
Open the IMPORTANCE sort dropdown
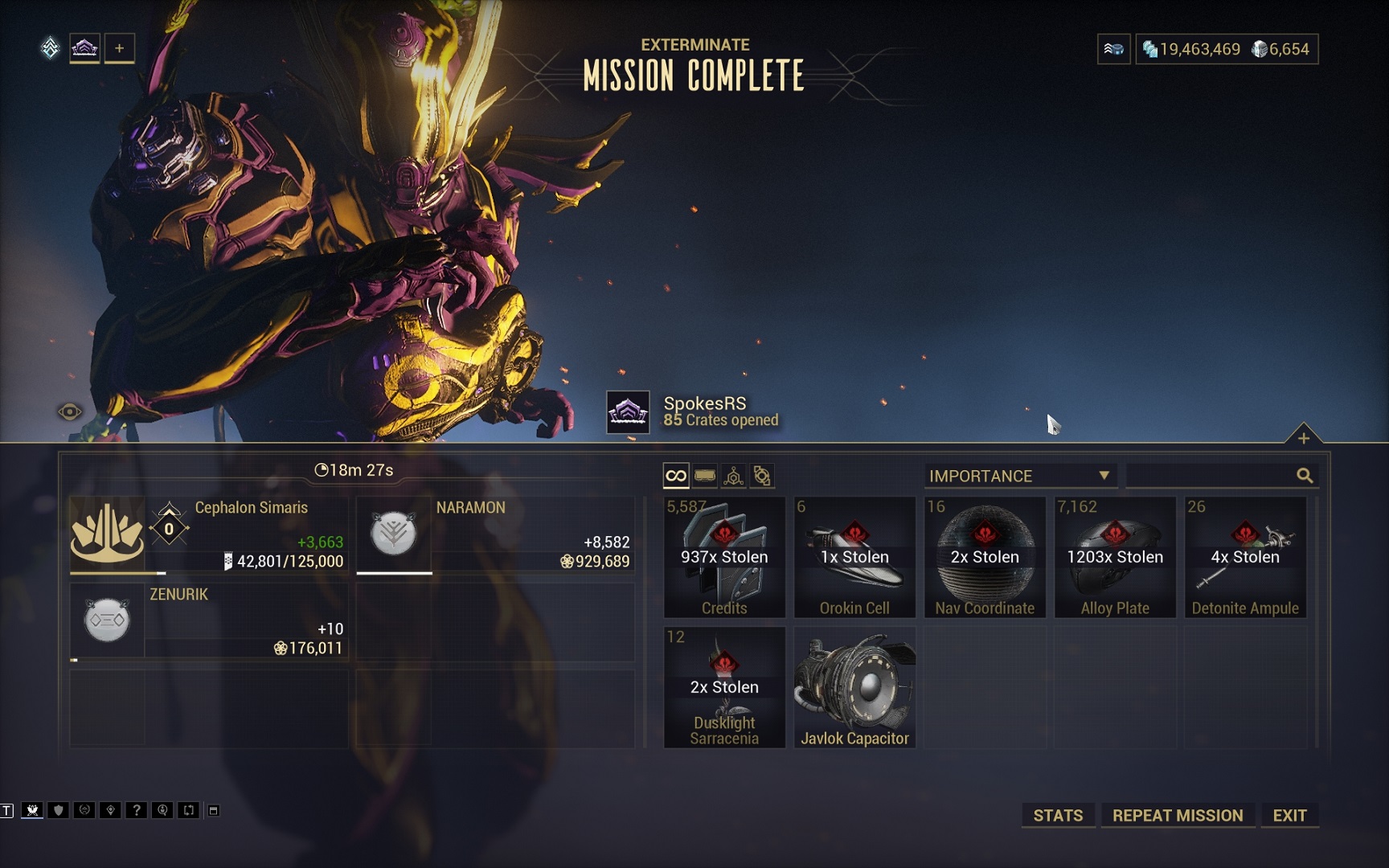(1019, 476)
